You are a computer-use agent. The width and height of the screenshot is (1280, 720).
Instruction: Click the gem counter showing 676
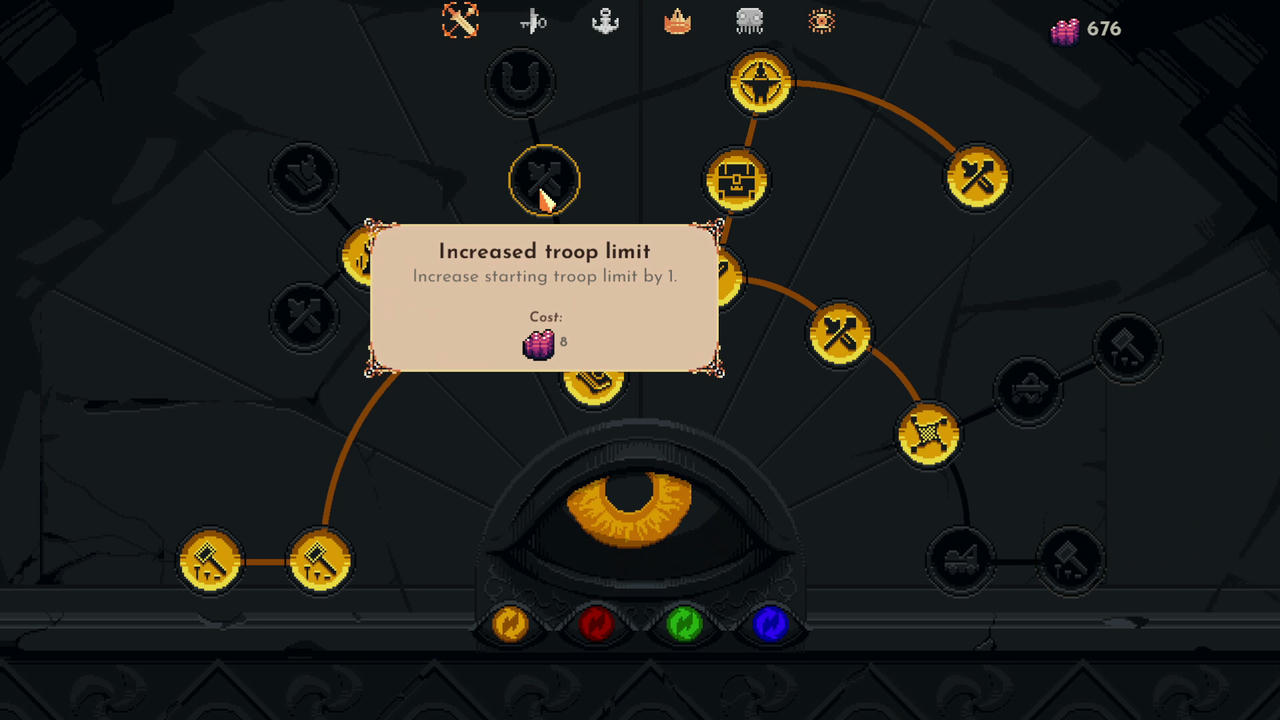1087,29
